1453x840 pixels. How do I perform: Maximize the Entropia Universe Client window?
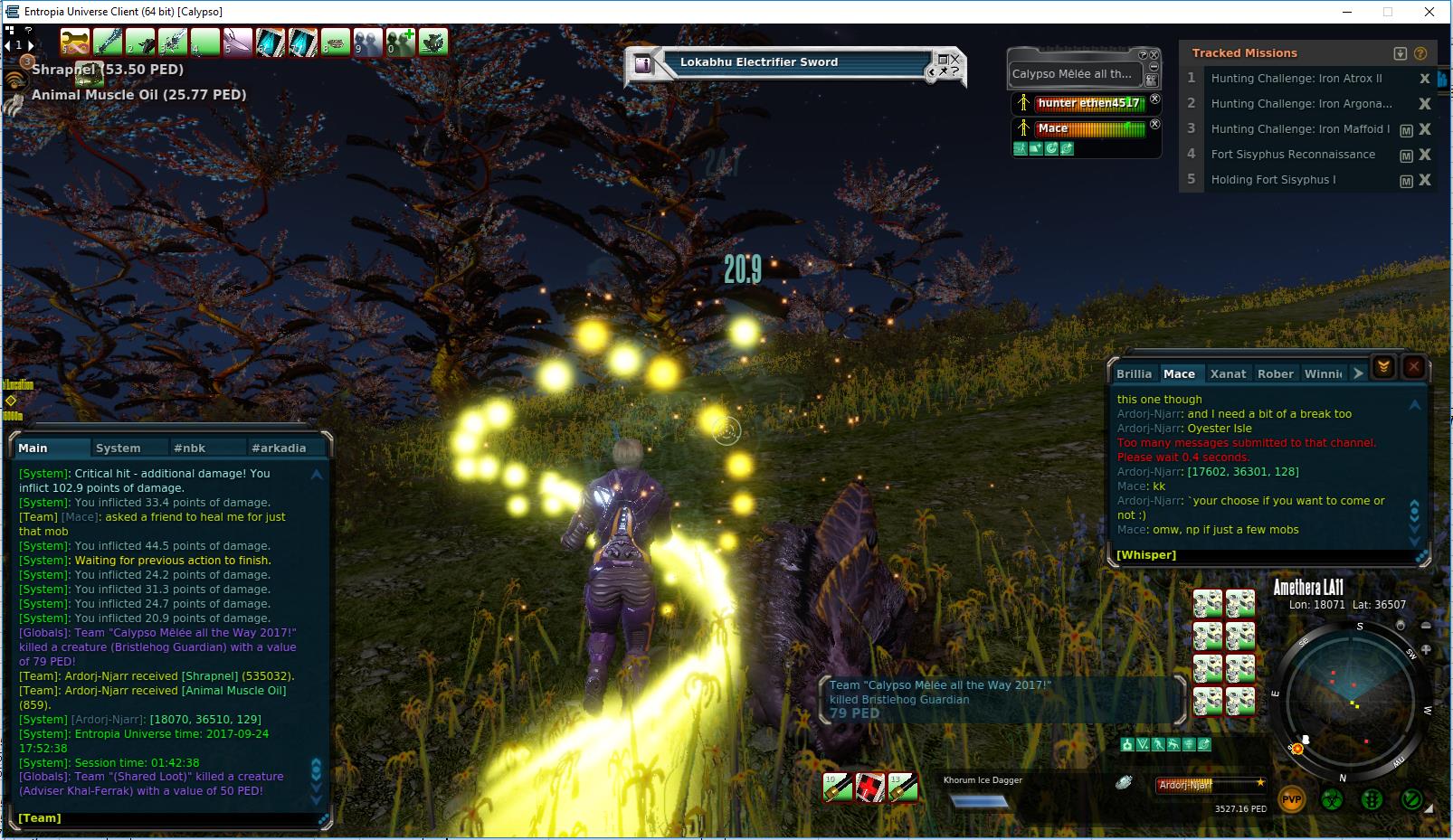click(1387, 12)
